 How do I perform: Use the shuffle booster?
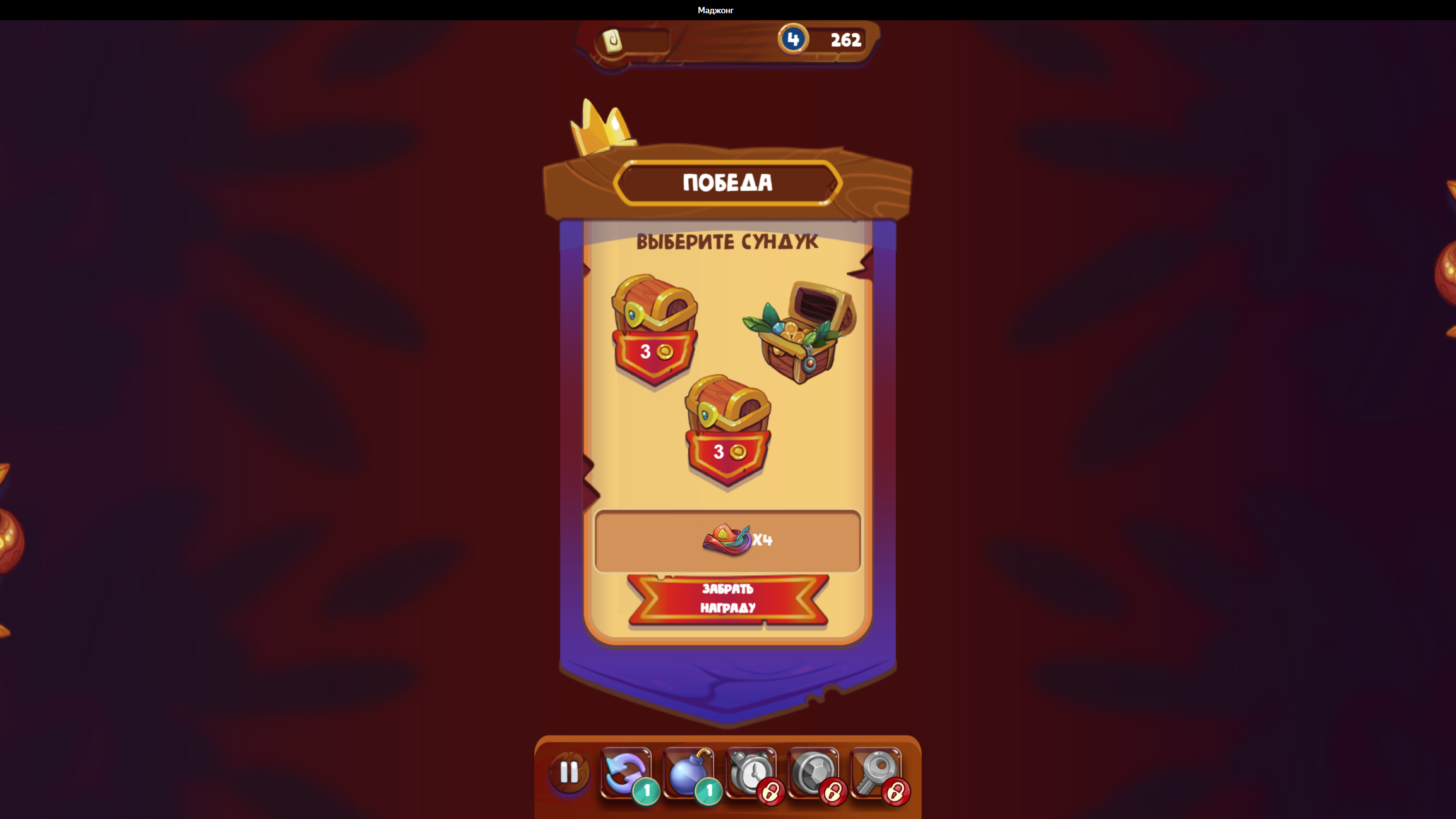(x=624, y=772)
